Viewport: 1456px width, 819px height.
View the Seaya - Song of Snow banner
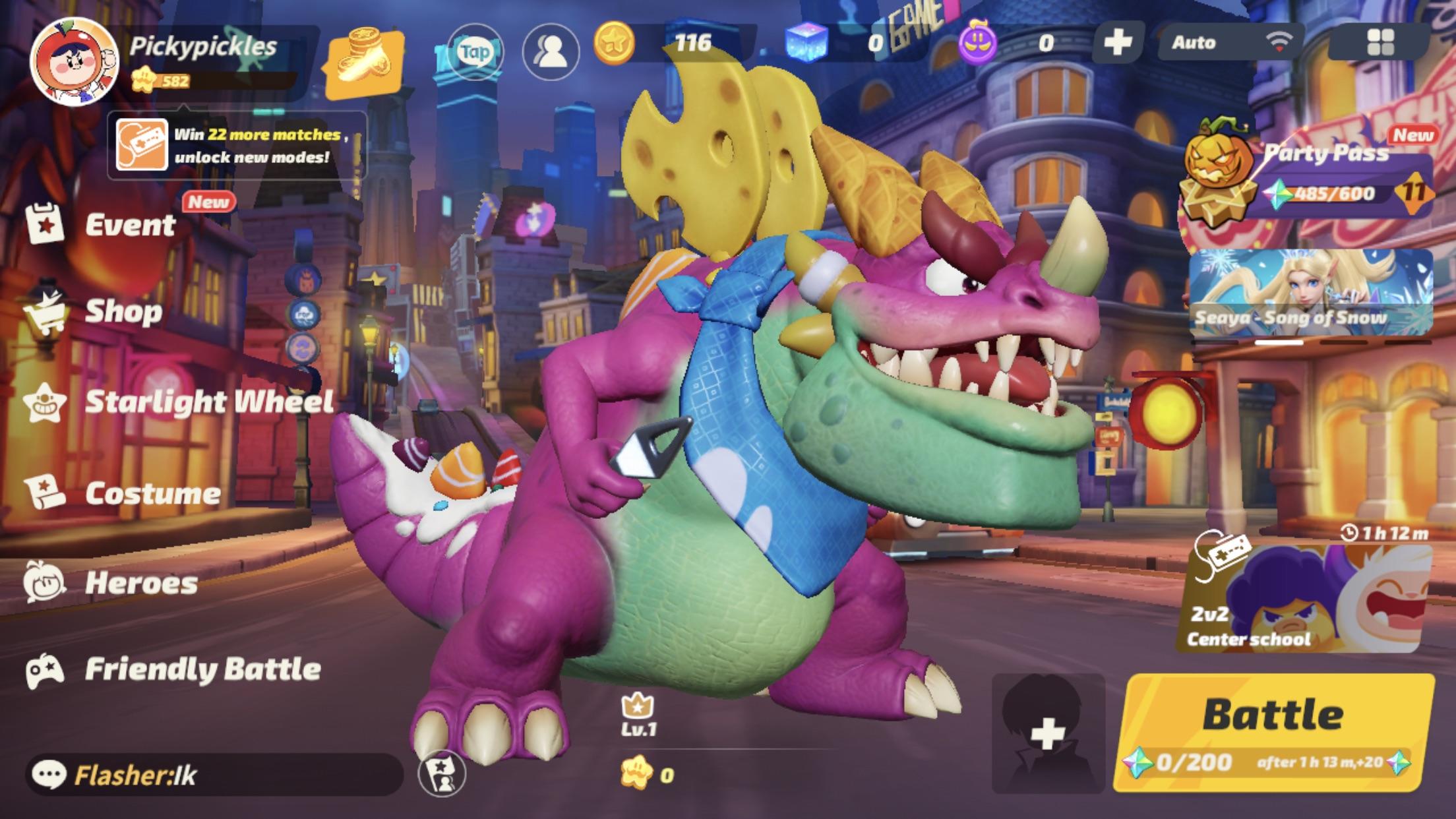[1311, 293]
